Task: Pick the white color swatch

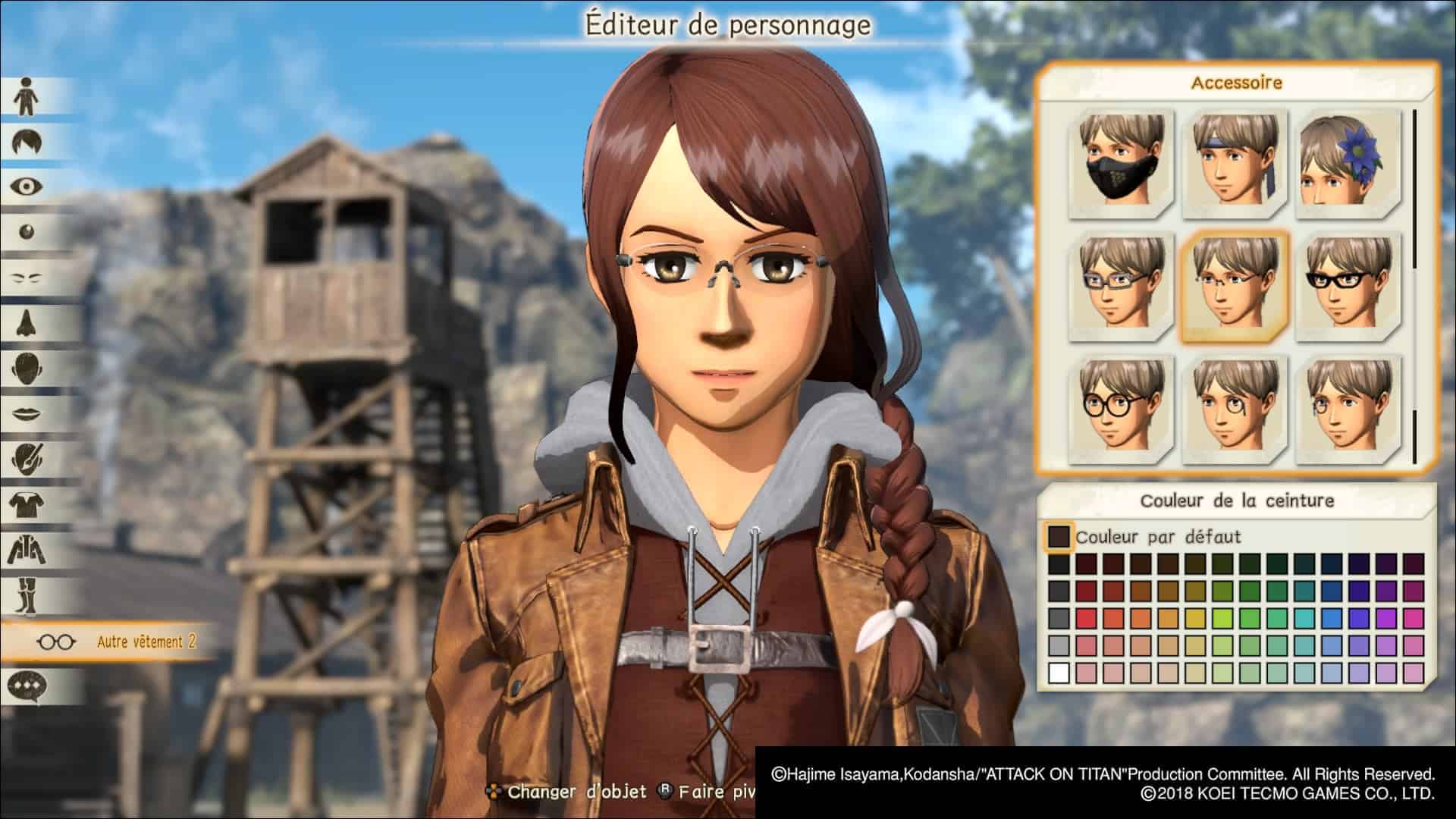Action: coord(1059,673)
